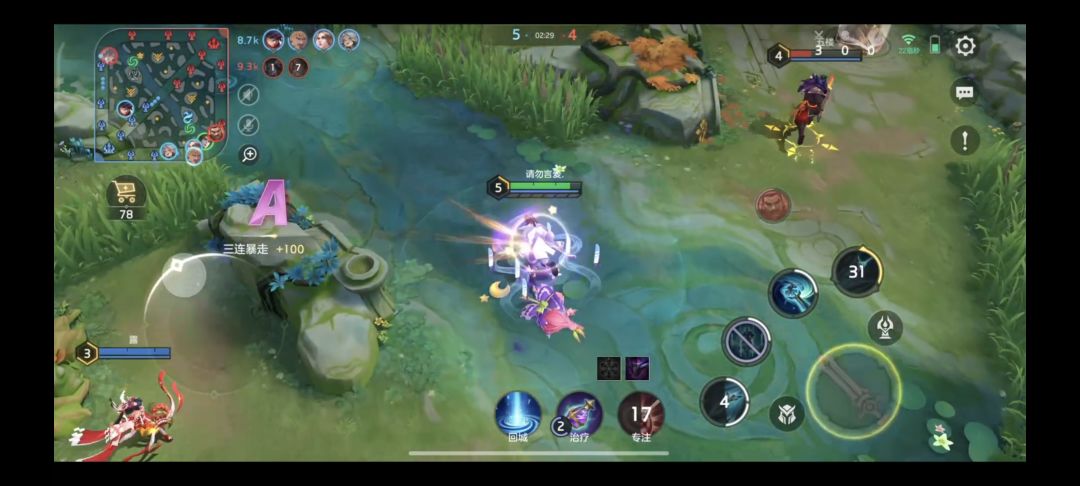Select the attack-tower targeting button
Image resolution: width=1080 pixels, height=486 pixels.
point(885,327)
